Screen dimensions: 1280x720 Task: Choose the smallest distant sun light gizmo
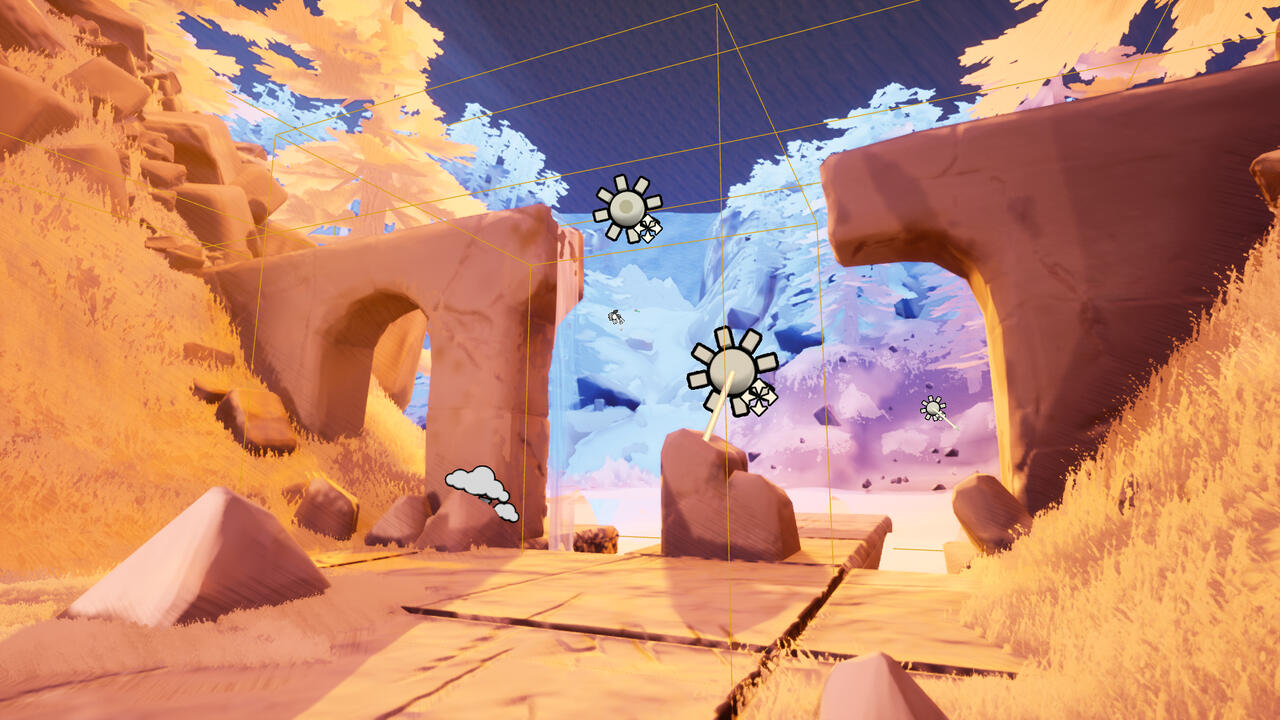pos(933,407)
